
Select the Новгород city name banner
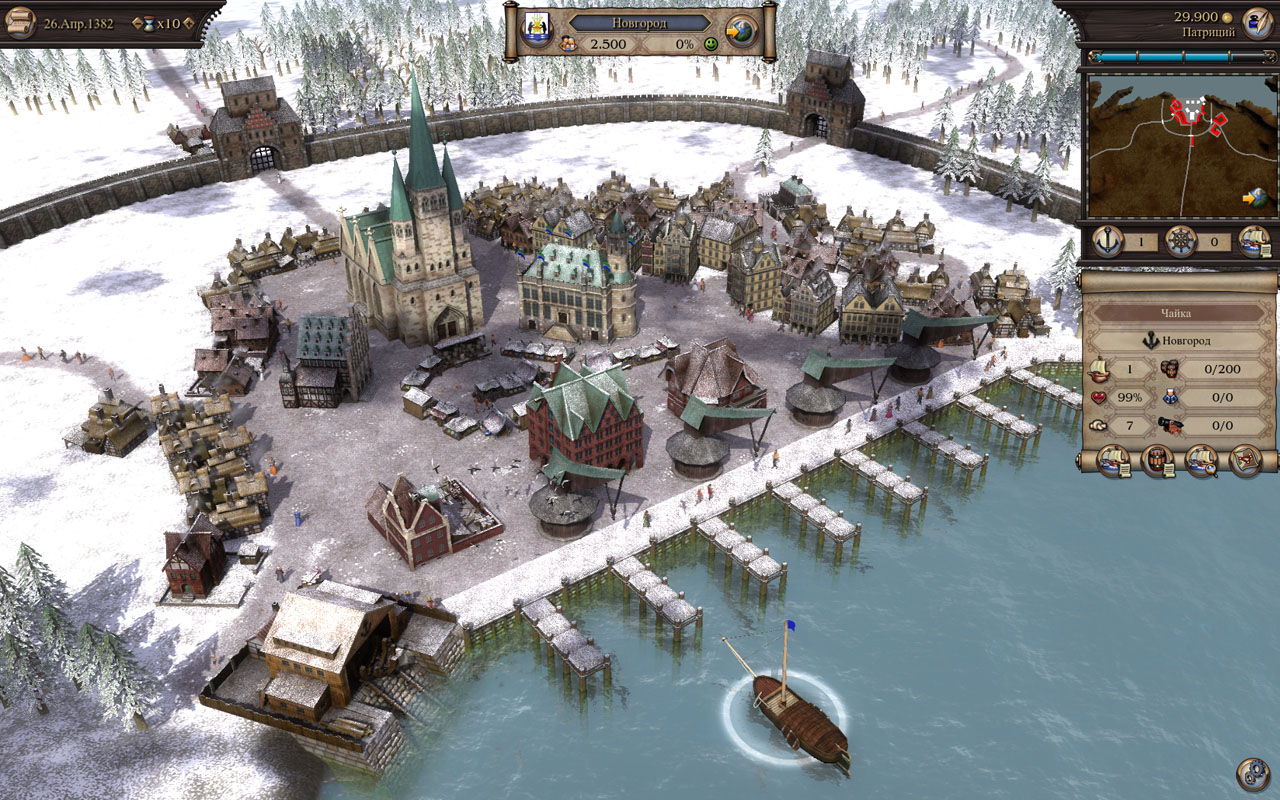tap(639, 21)
